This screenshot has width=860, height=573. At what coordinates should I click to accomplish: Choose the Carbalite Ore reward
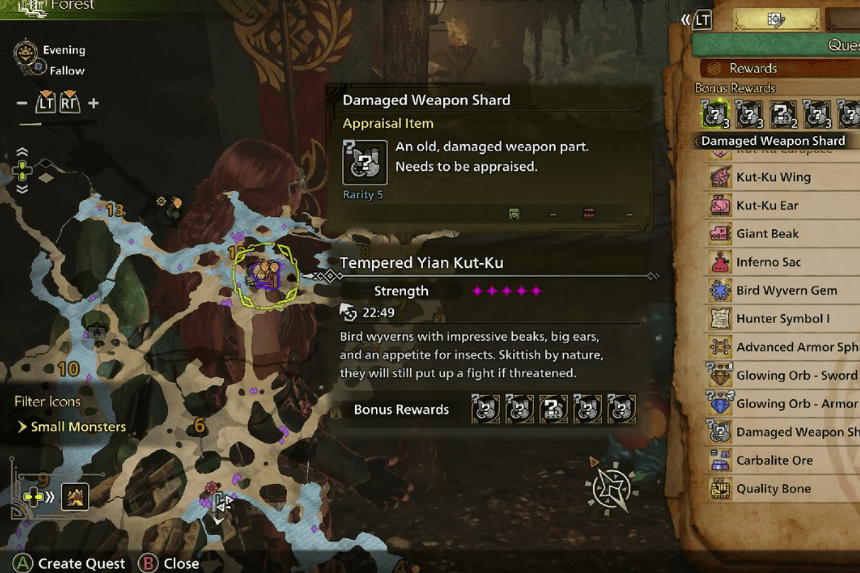point(774,461)
